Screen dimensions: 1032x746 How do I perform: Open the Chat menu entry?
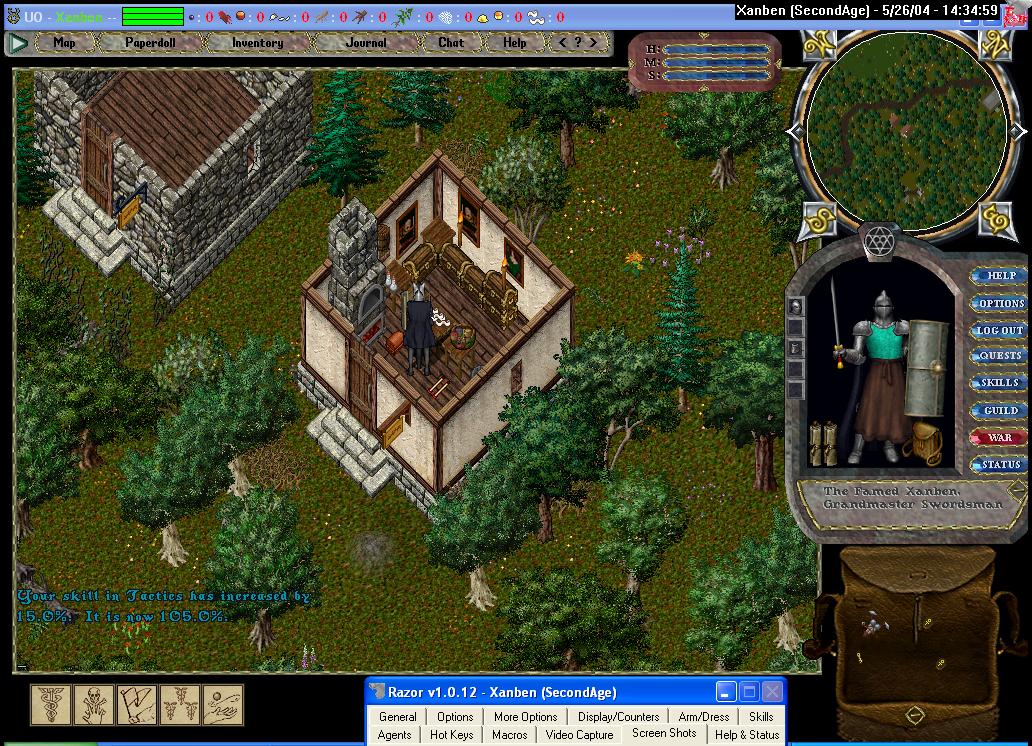coord(451,43)
